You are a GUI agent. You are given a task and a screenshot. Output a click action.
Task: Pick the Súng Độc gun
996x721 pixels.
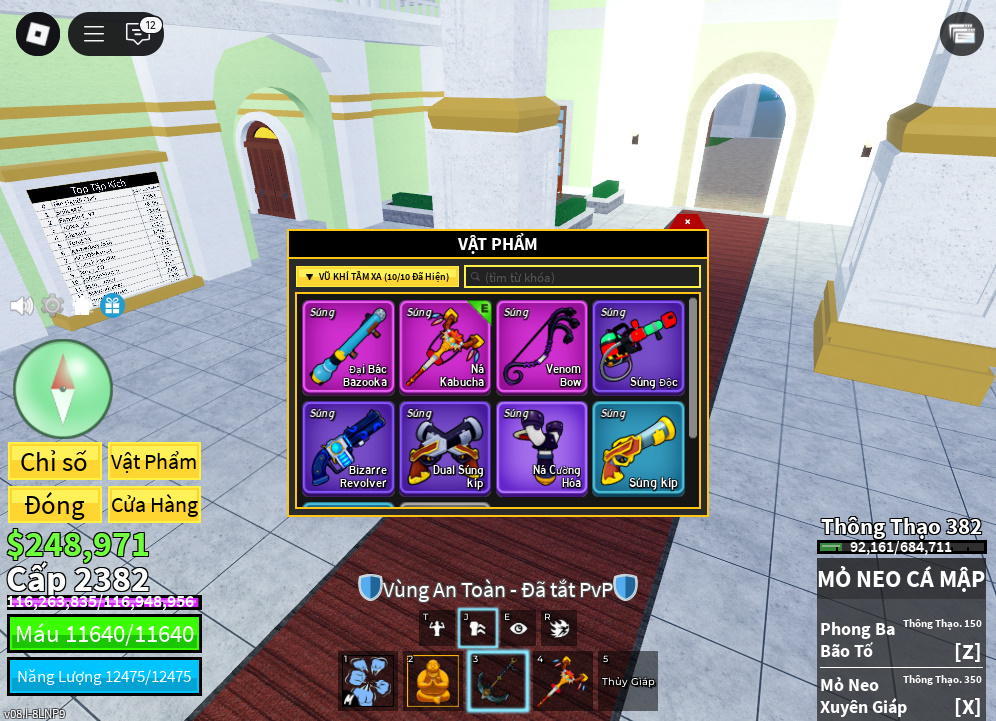(x=638, y=346)
